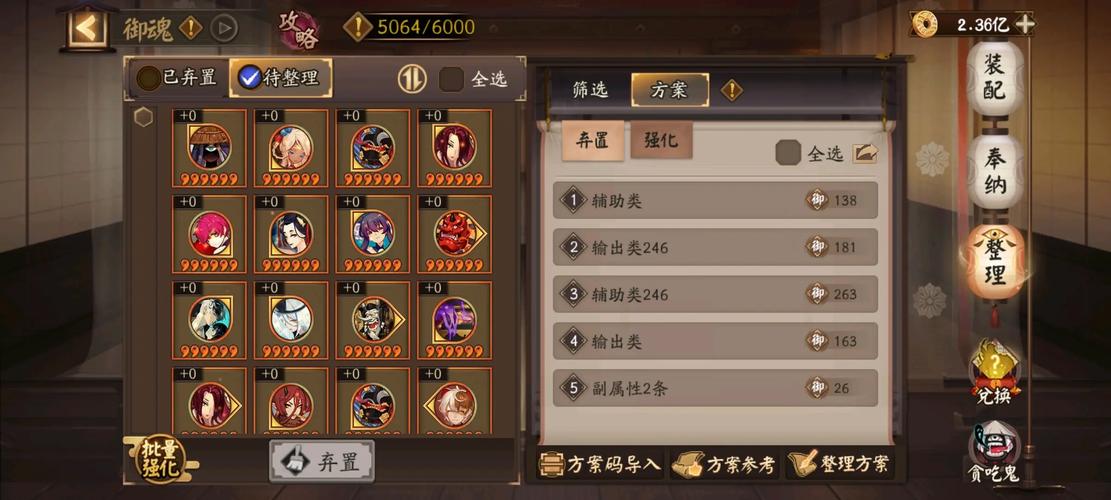1111x500 pixels.
Task: Open the 筛选 filter tab
Action: coord(590,90)
